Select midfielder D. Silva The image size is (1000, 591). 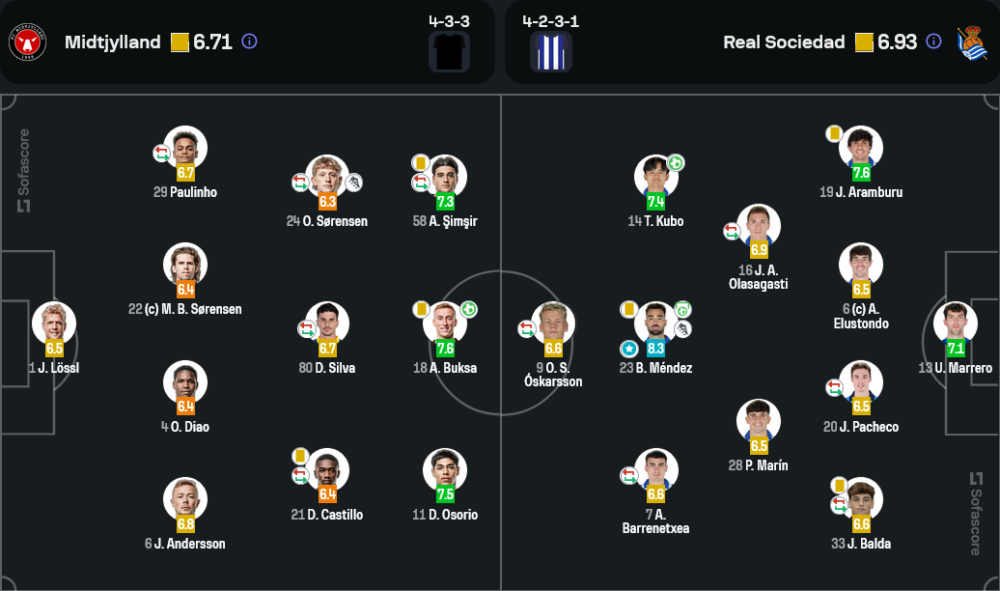327,324
